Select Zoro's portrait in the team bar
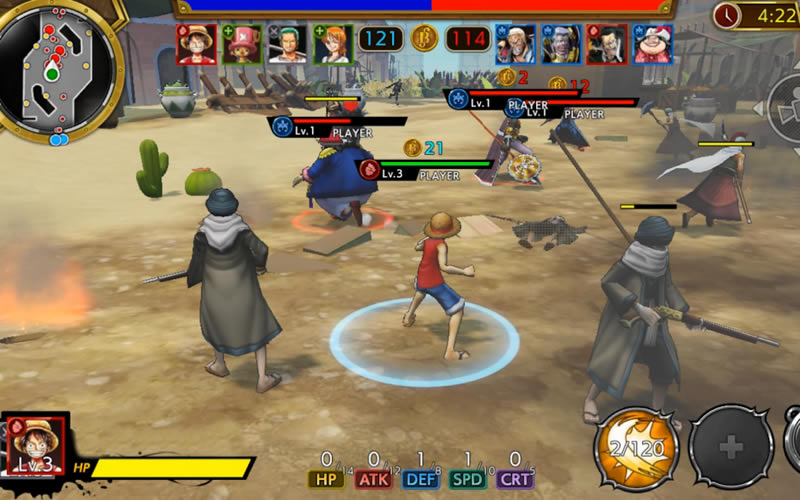 288,44
